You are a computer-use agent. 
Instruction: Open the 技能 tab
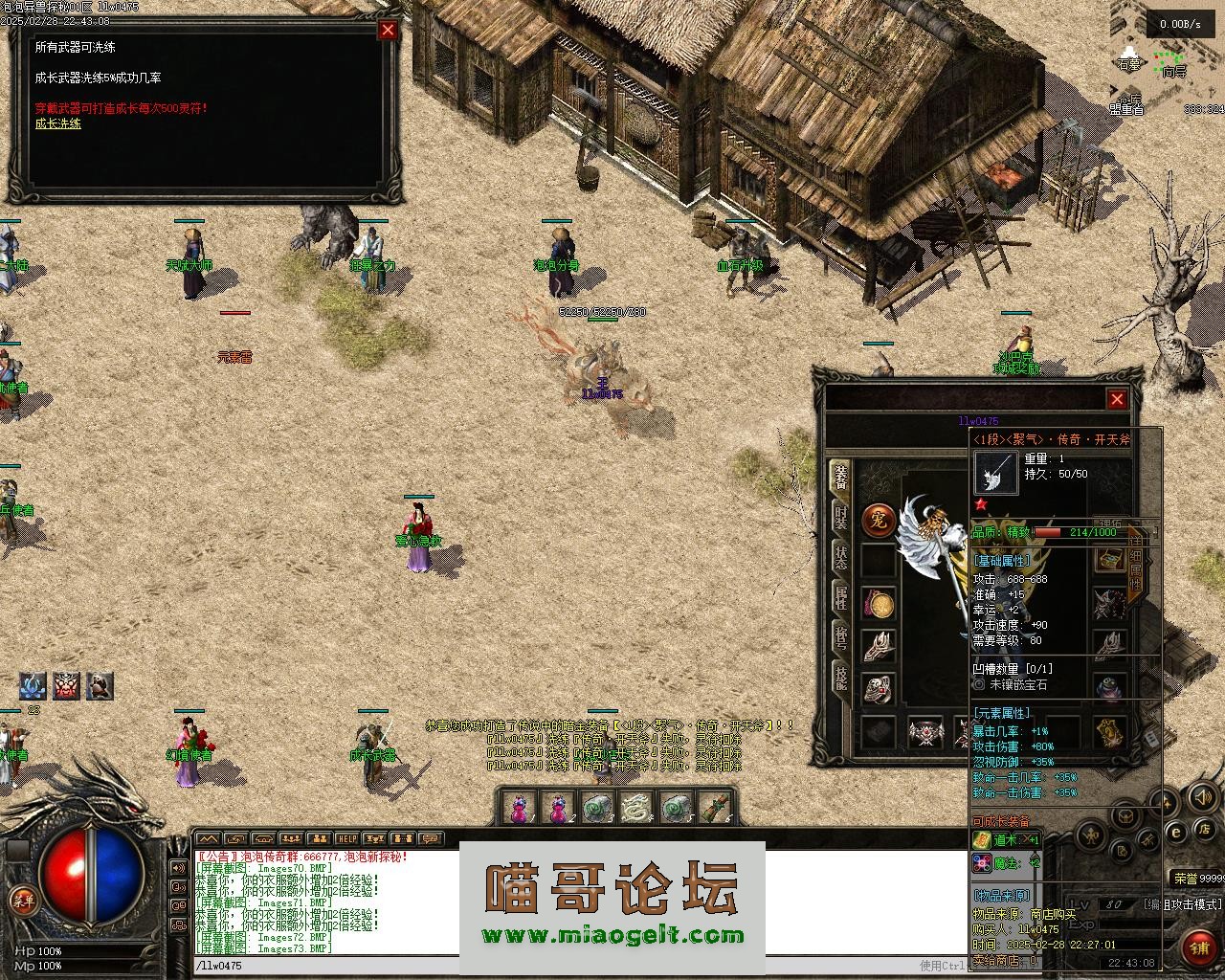[839, 677]
